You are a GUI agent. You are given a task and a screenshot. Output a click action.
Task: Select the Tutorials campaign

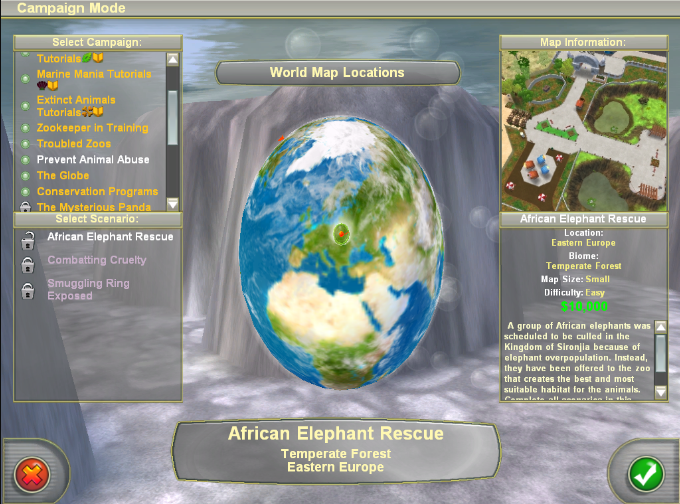tap(60, 59)
